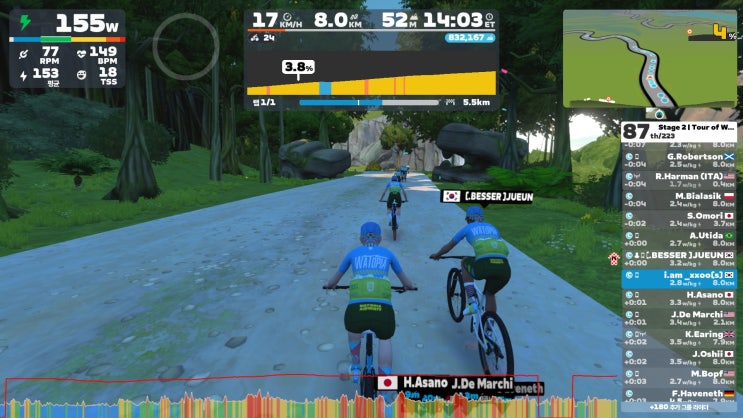
Task: Select J.Oshii in the rider list
Action: 680,356
